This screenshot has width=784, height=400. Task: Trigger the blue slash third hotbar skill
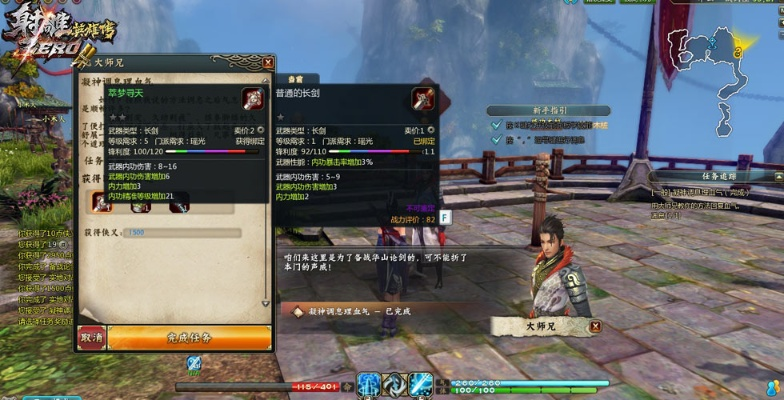coord(420,385)
